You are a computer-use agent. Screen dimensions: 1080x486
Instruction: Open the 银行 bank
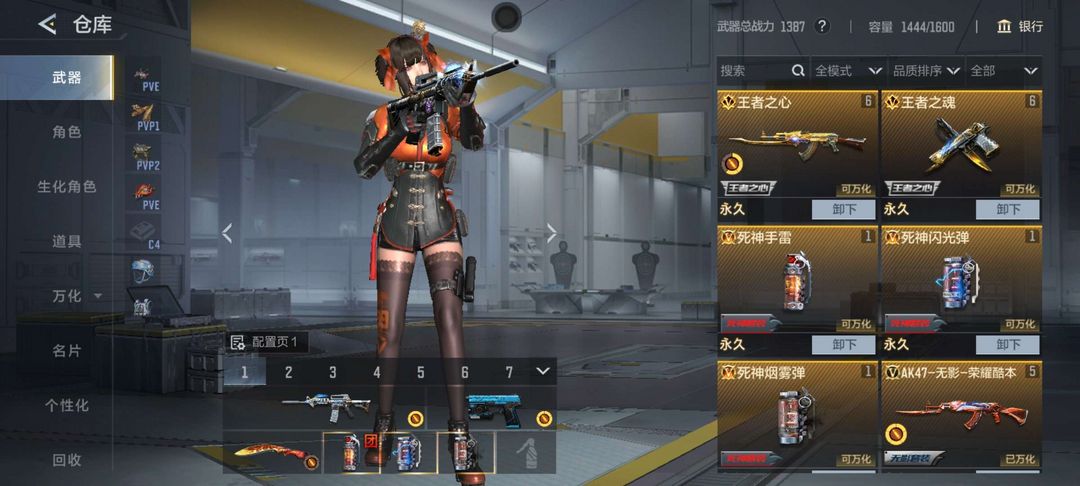[x=1019, y=27]
